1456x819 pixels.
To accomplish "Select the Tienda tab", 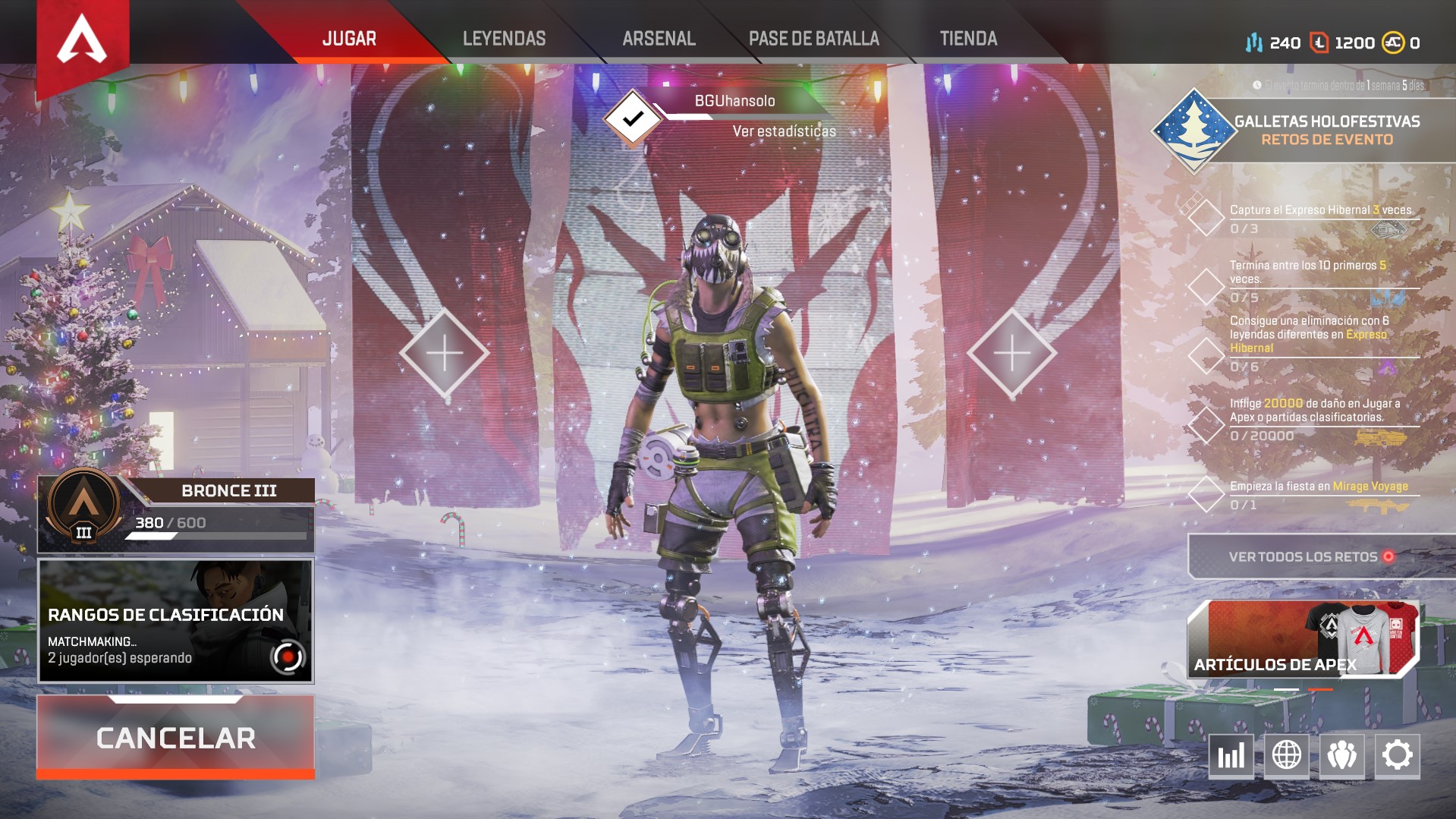I will coord(968,39).
